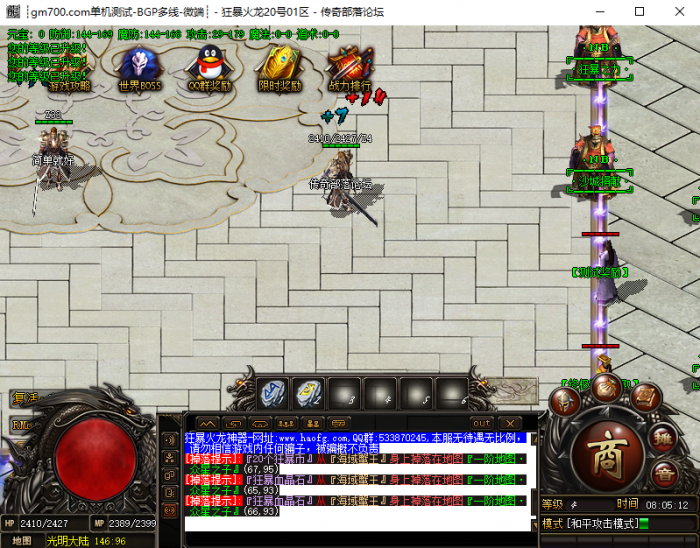Select hotbar slot 1 scroll item
The width and height of the screenshot is (700, 548).
[273, 392]
